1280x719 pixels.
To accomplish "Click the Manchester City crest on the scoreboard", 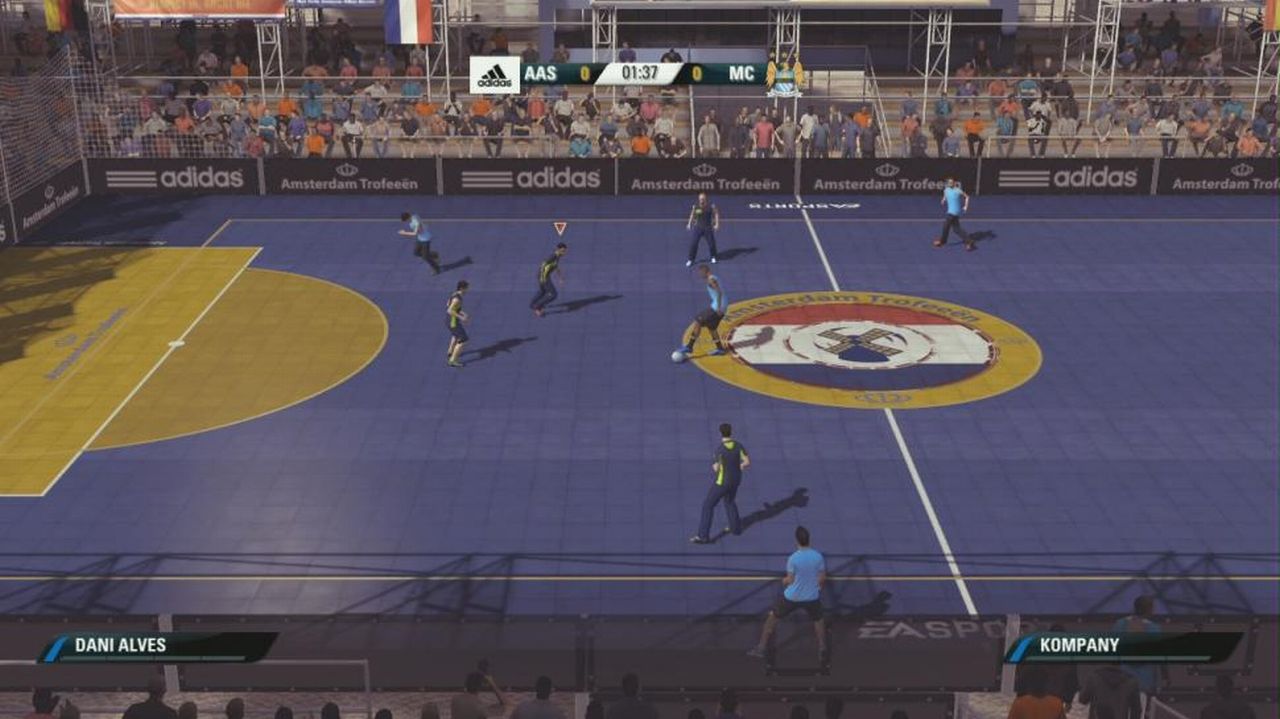I will (x=785, y=75).
